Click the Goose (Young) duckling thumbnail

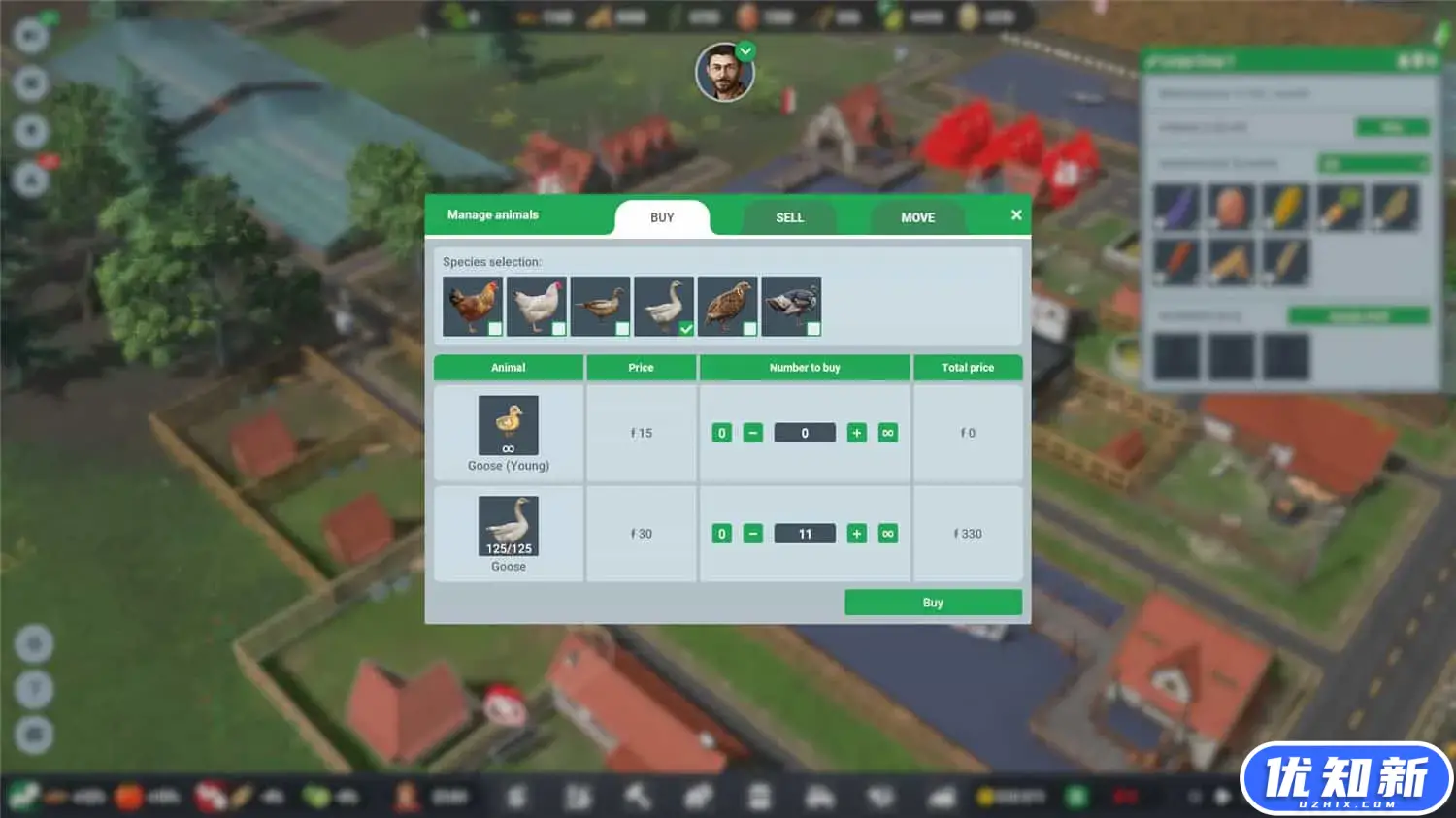tap(508, 424)
